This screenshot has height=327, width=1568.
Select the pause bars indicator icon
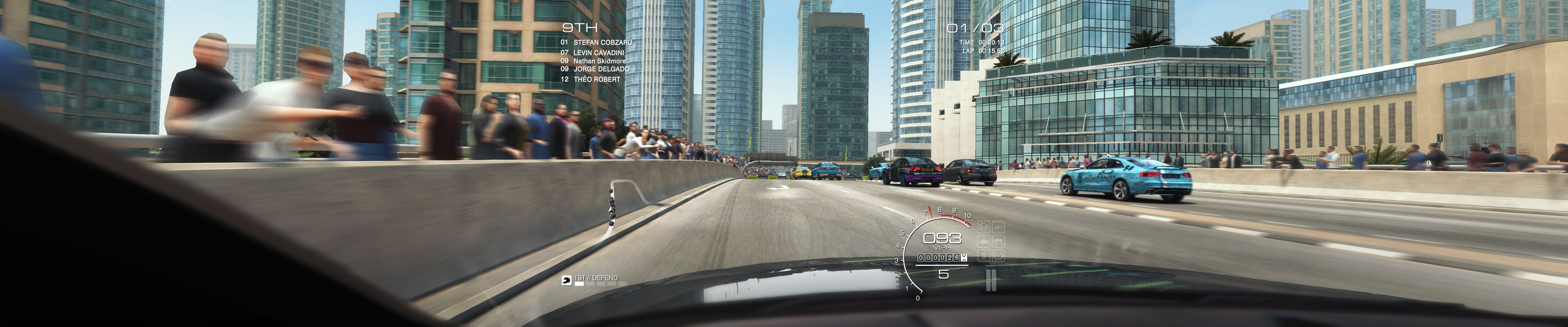(991, 280)
